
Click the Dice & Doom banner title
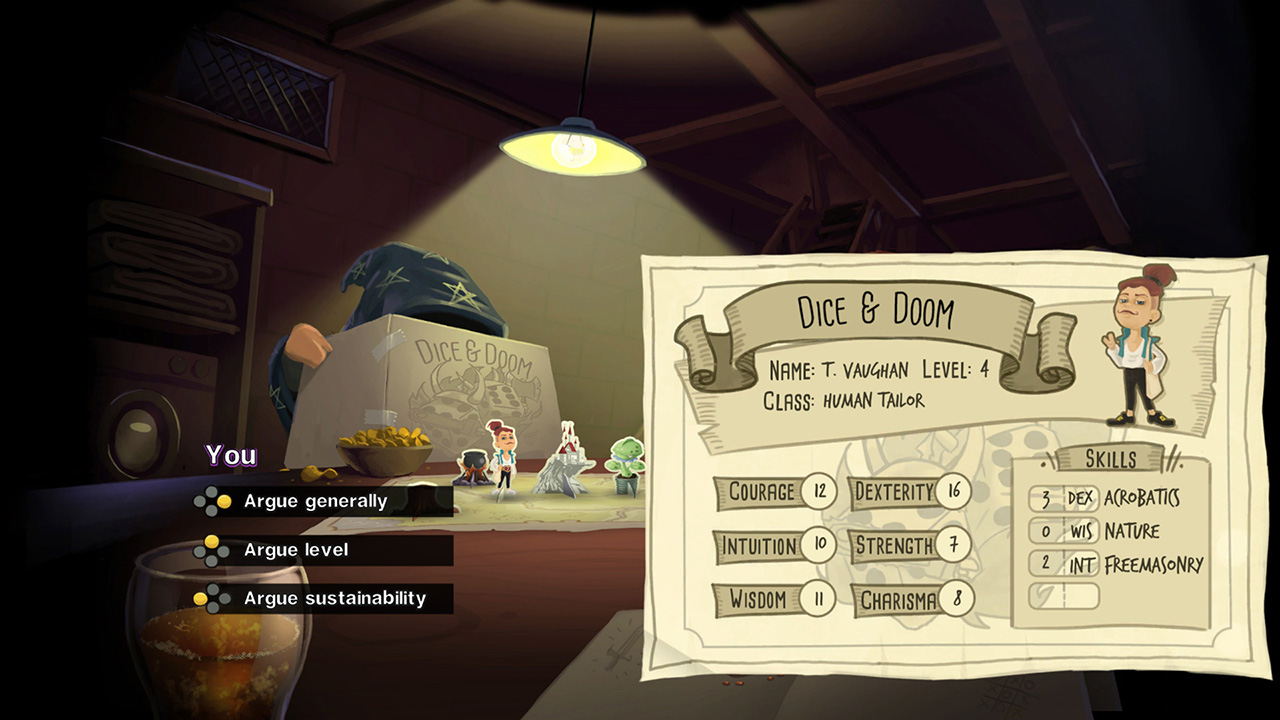tap(877, 311)
